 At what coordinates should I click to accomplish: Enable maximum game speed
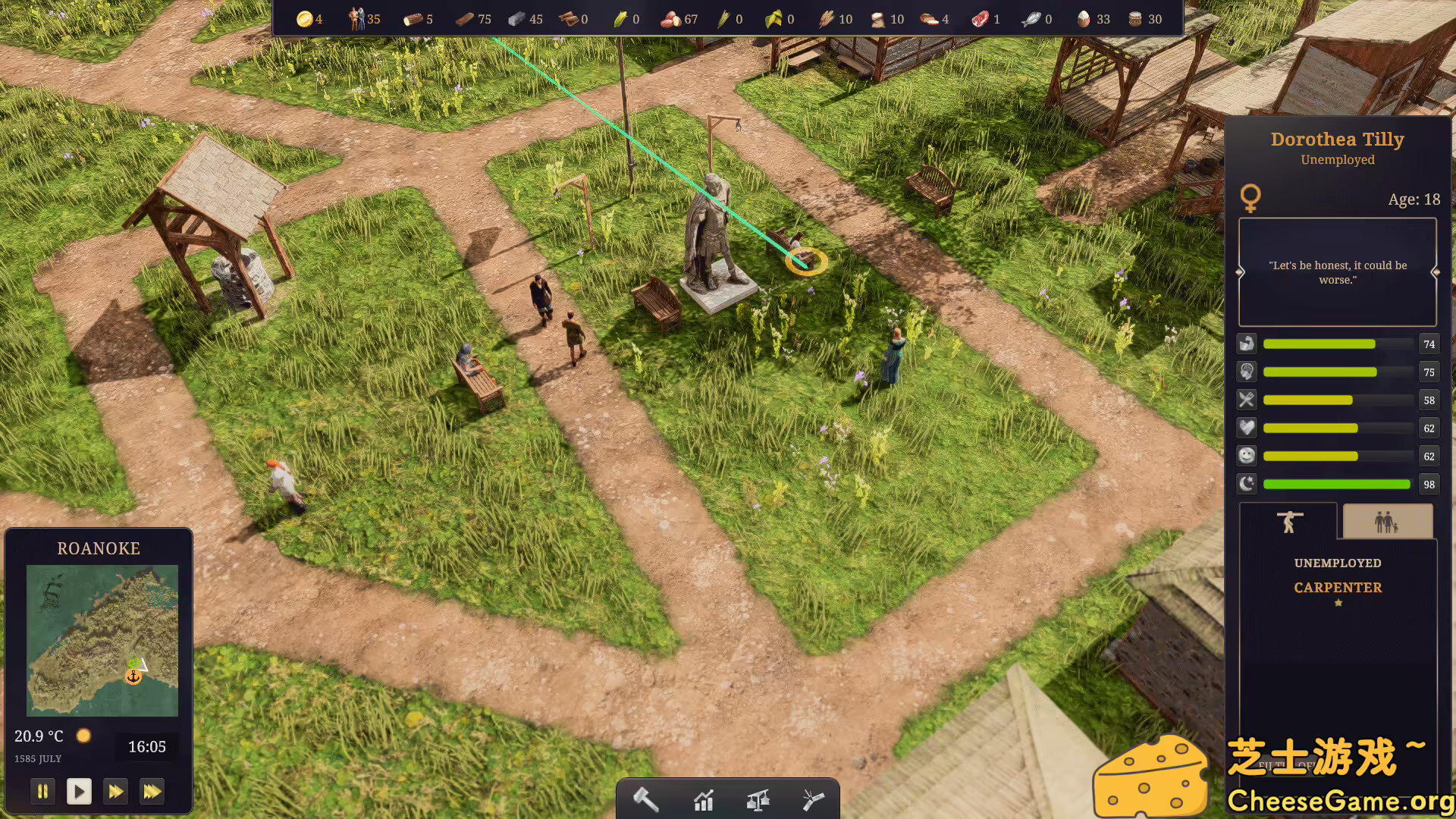[152, 791]
